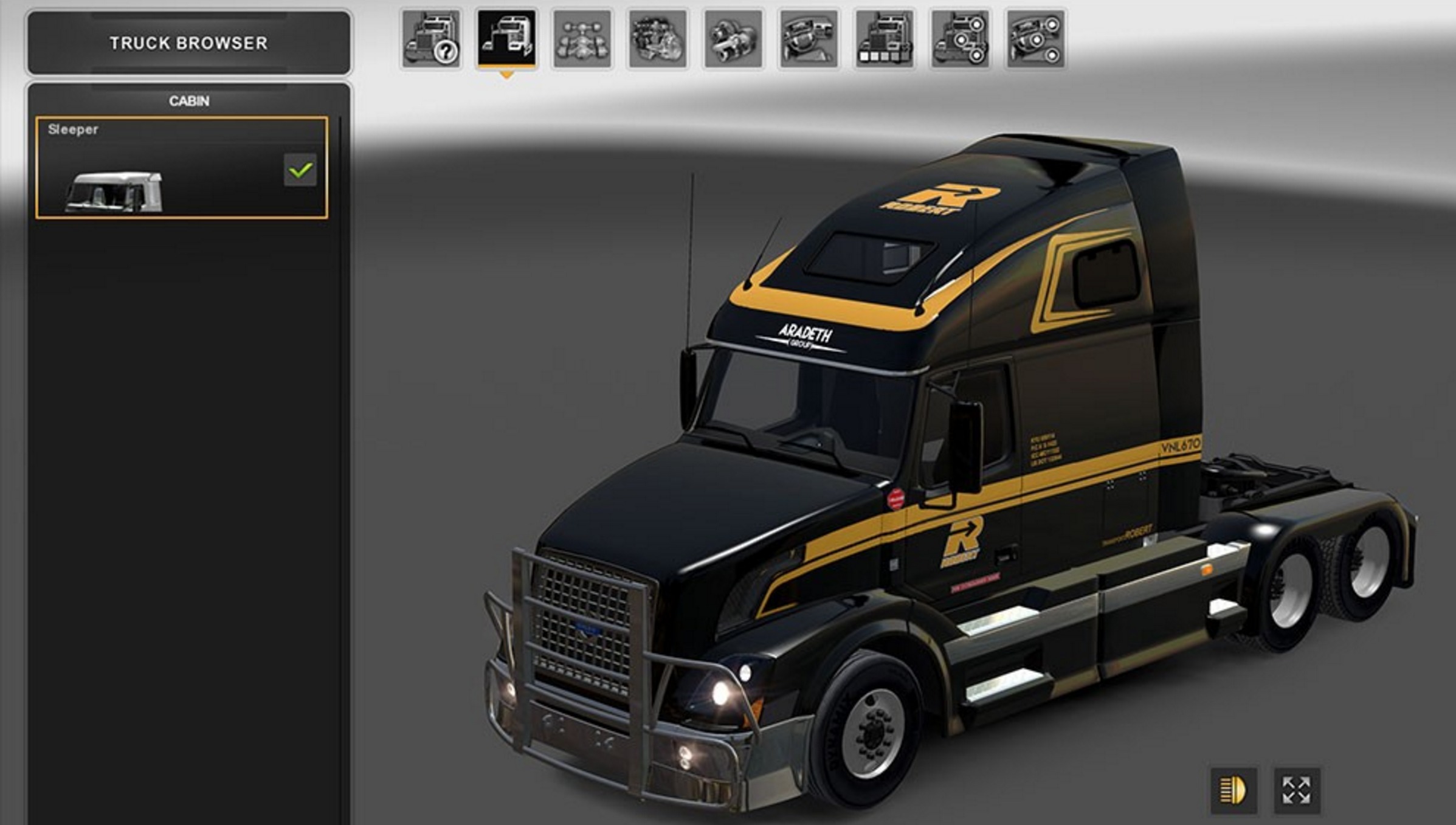Select the cabin category tab
The width and height of the screenshot is (1456, 825).
click(506, 39)
